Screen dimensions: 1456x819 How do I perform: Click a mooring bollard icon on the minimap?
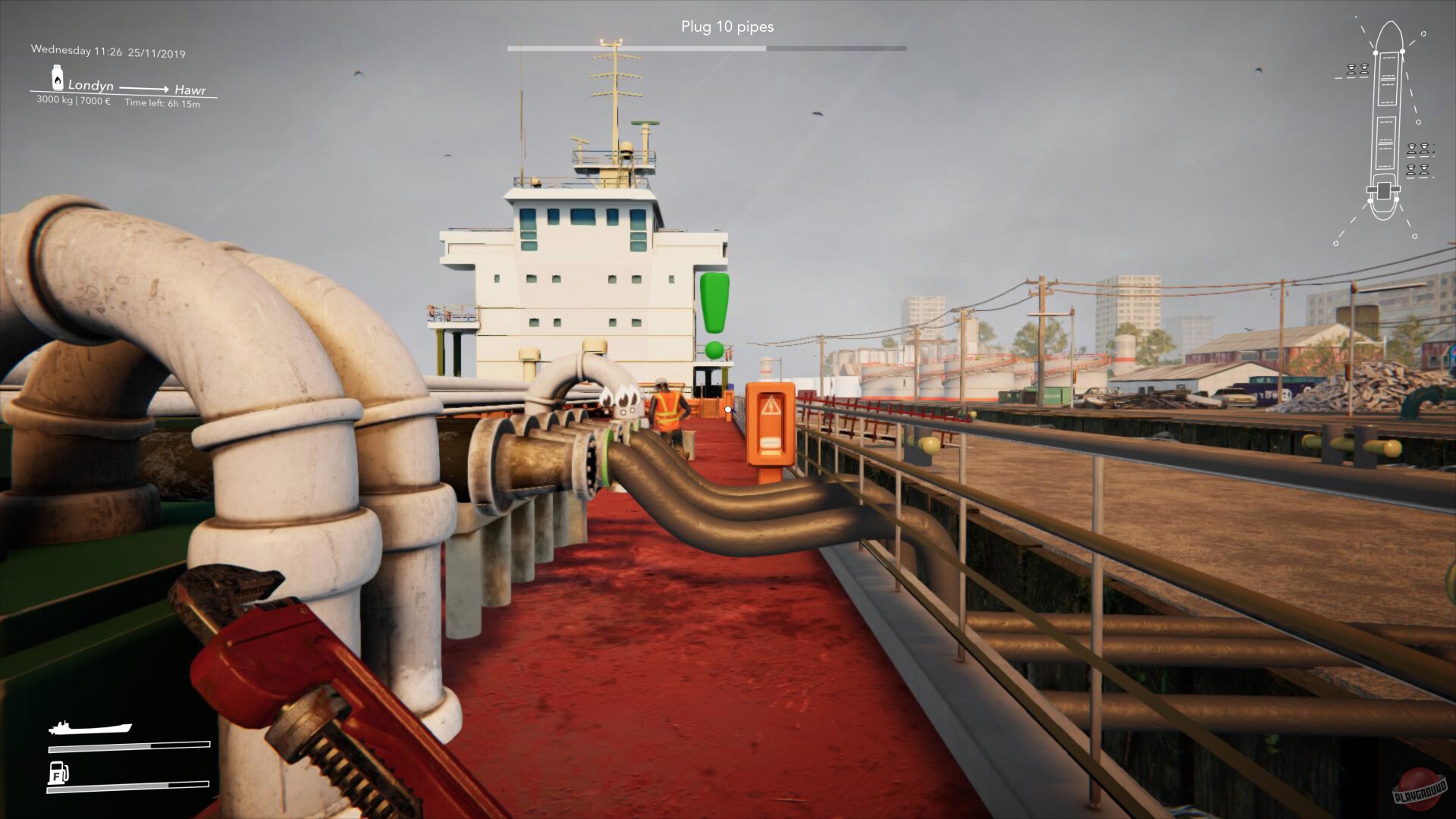(1352, 70)
